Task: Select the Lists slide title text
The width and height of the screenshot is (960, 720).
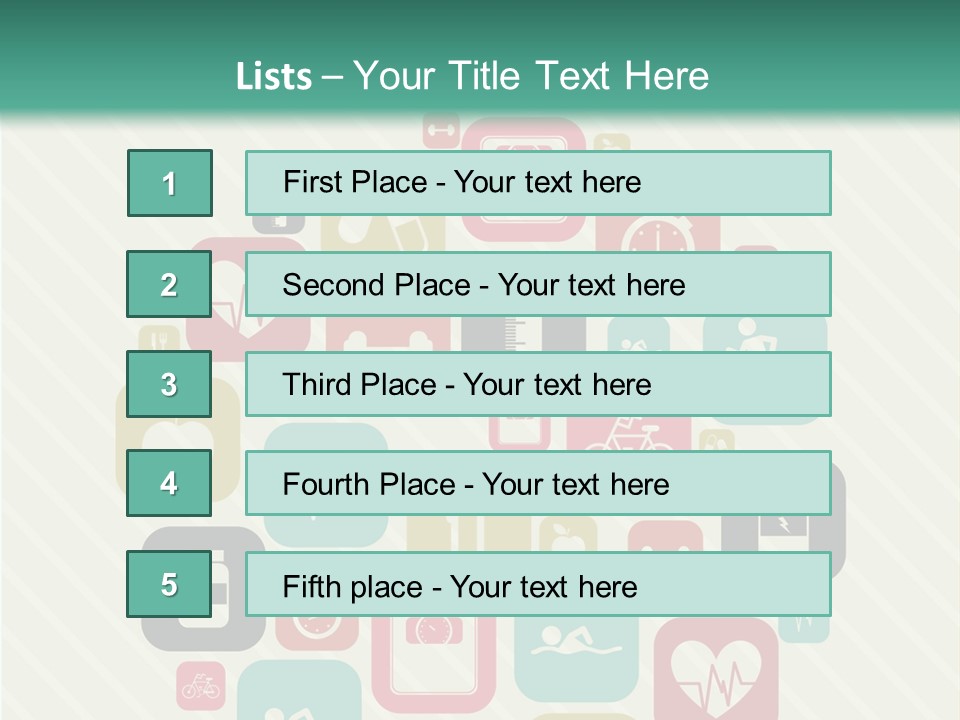Action: click(472, 76)
